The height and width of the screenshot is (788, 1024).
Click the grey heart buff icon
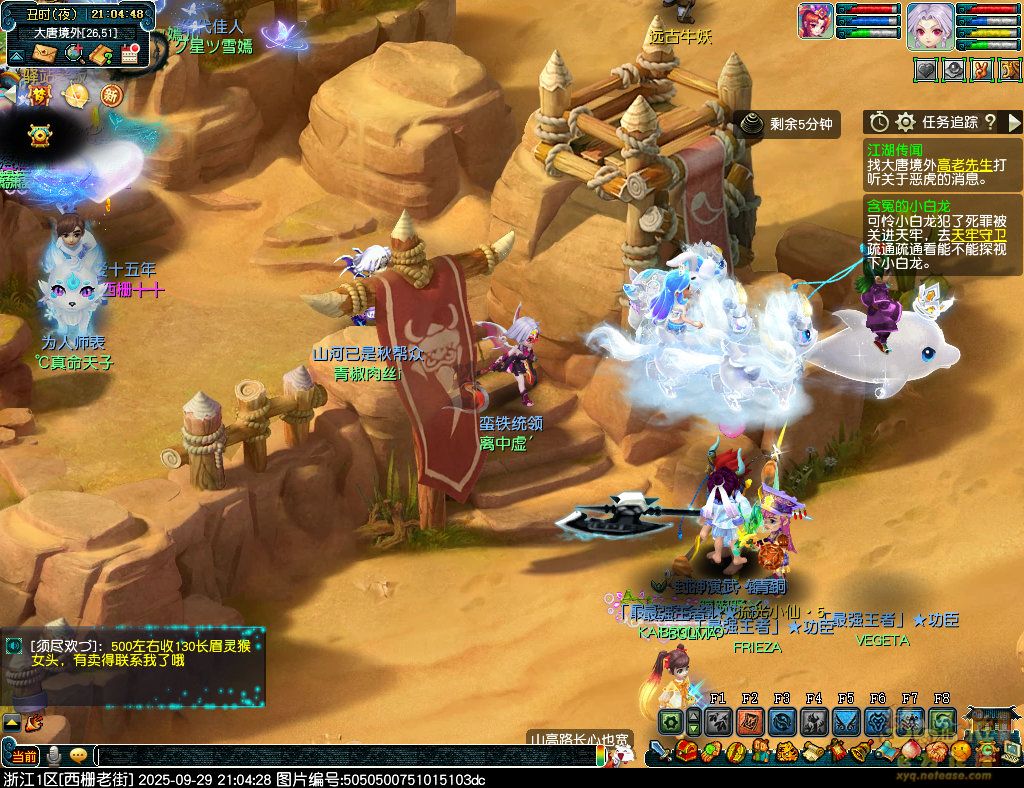pos(927,70)
